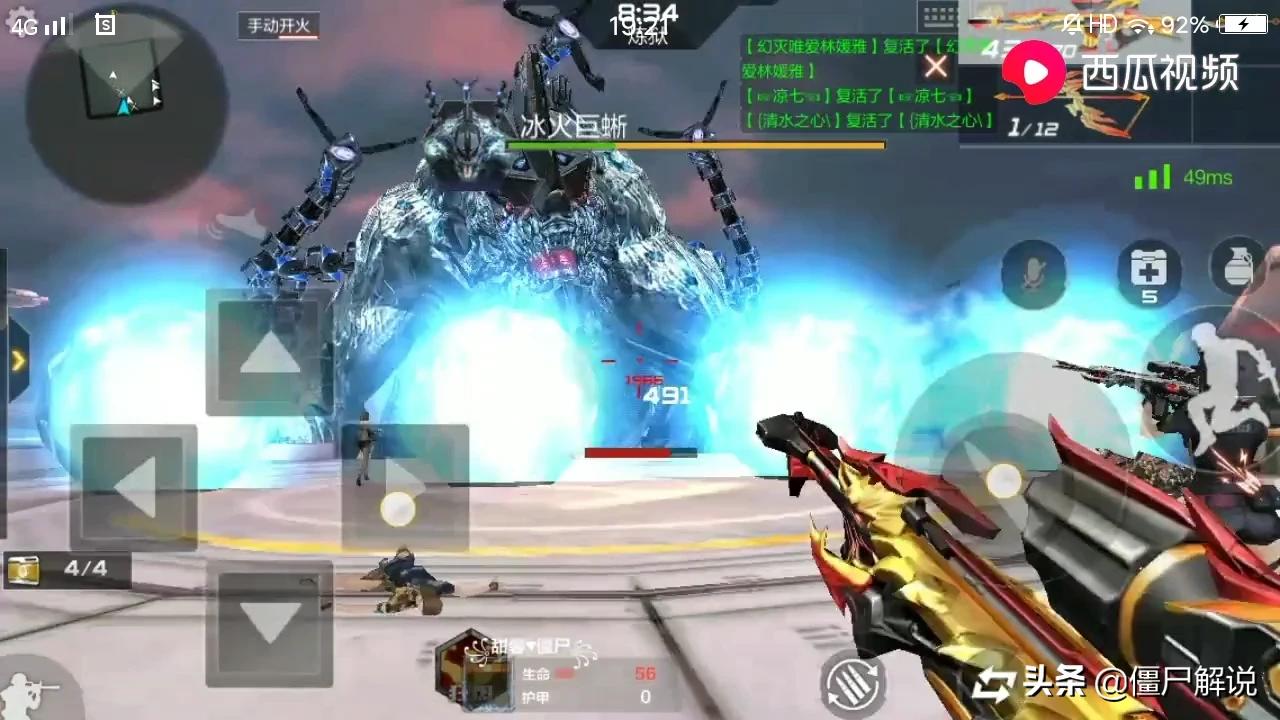The image size is (1280, 720).
Task: Tap the down arrow movement button
Action: pyautogui.click(x=269, y=623)
